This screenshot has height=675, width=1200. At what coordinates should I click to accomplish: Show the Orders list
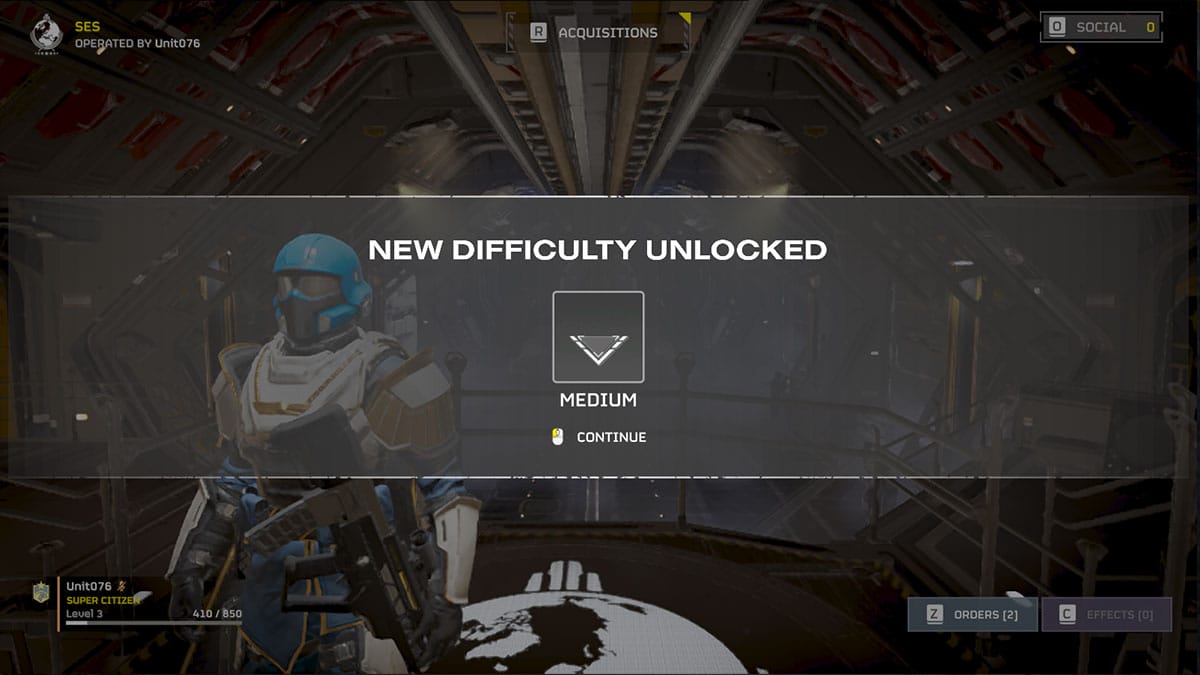[x=972, y=614]
